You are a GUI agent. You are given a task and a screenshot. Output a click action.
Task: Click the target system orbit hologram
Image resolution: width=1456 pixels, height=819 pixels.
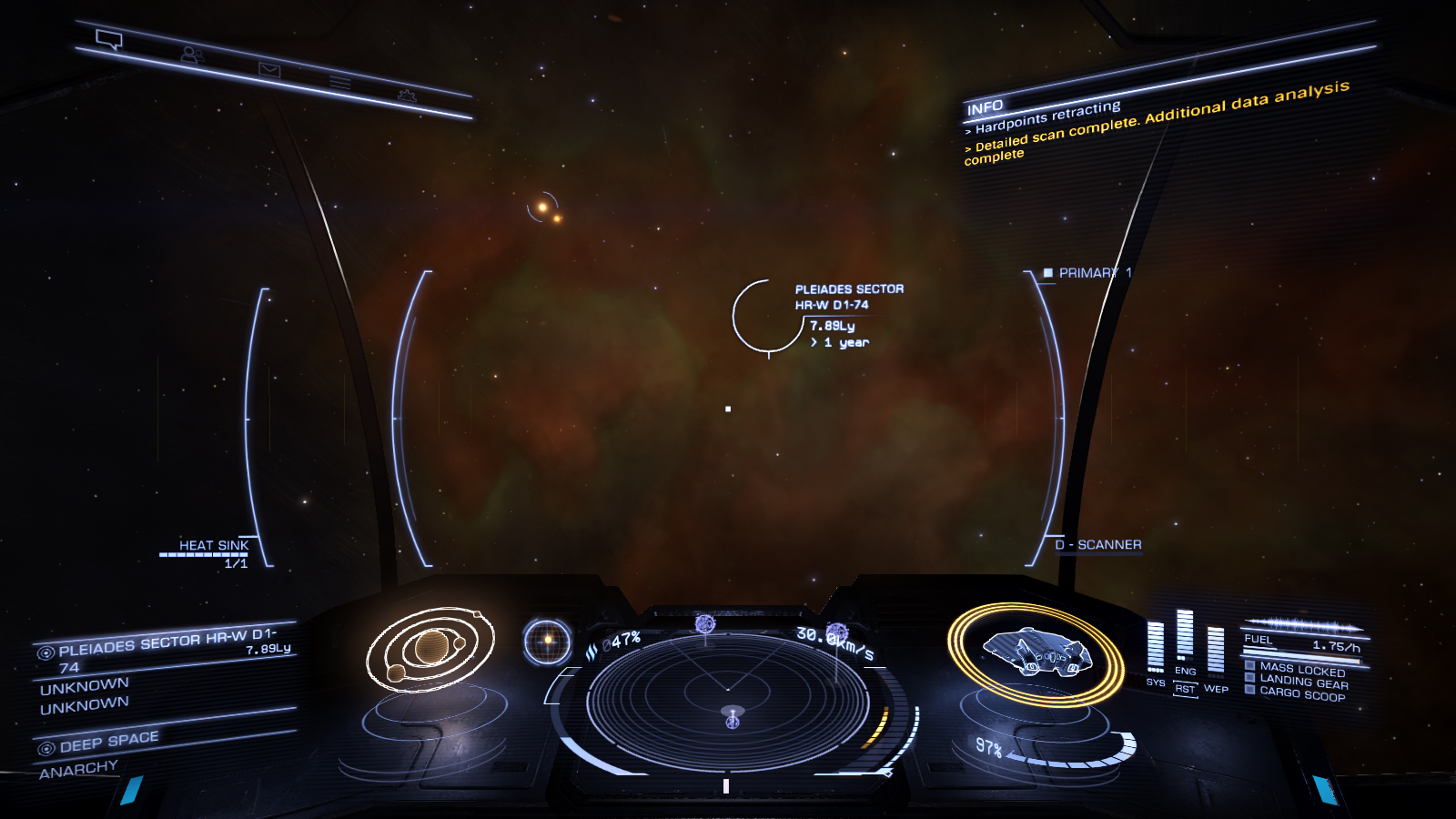430,649
